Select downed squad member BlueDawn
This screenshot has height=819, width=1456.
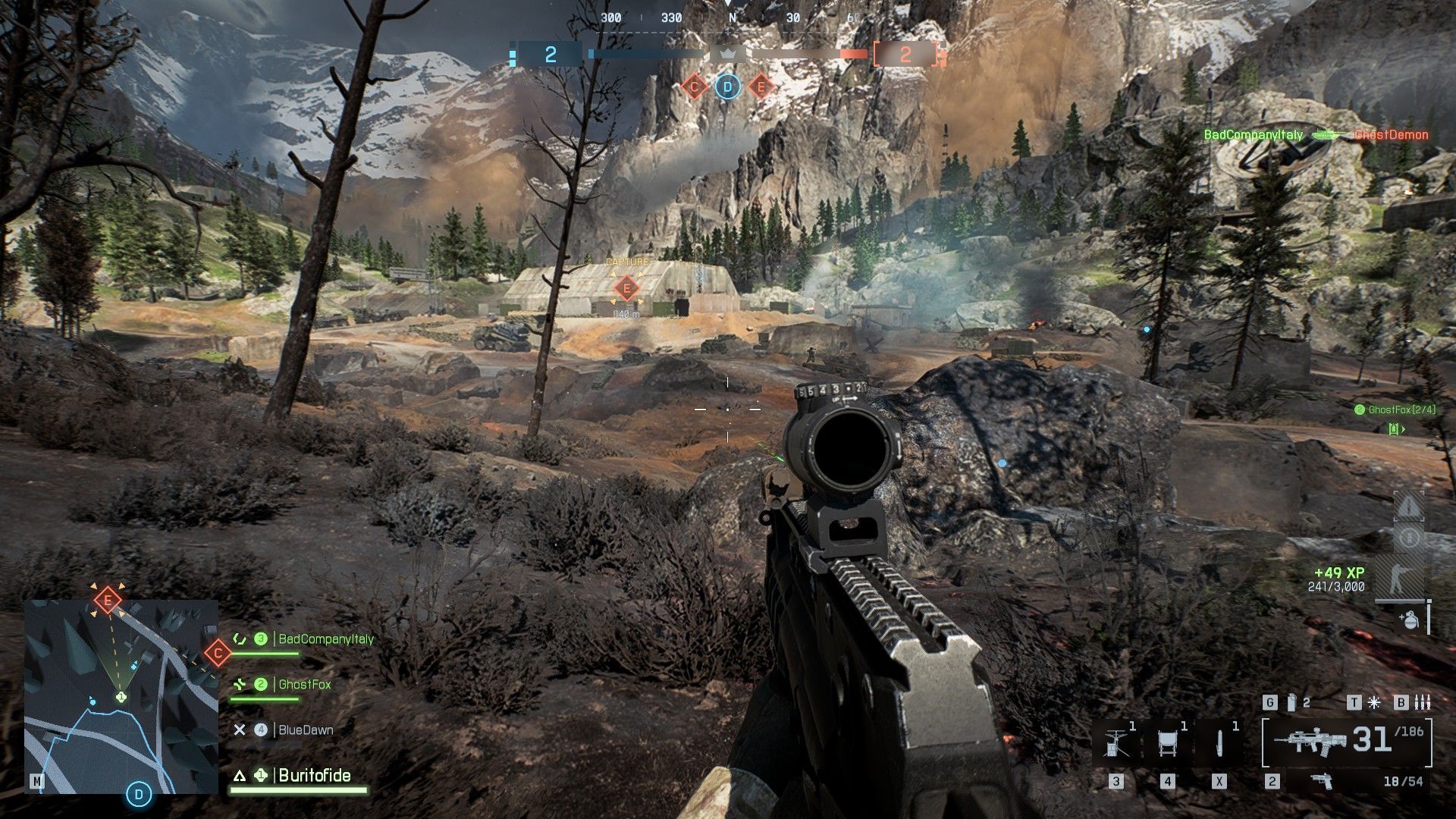305,730
